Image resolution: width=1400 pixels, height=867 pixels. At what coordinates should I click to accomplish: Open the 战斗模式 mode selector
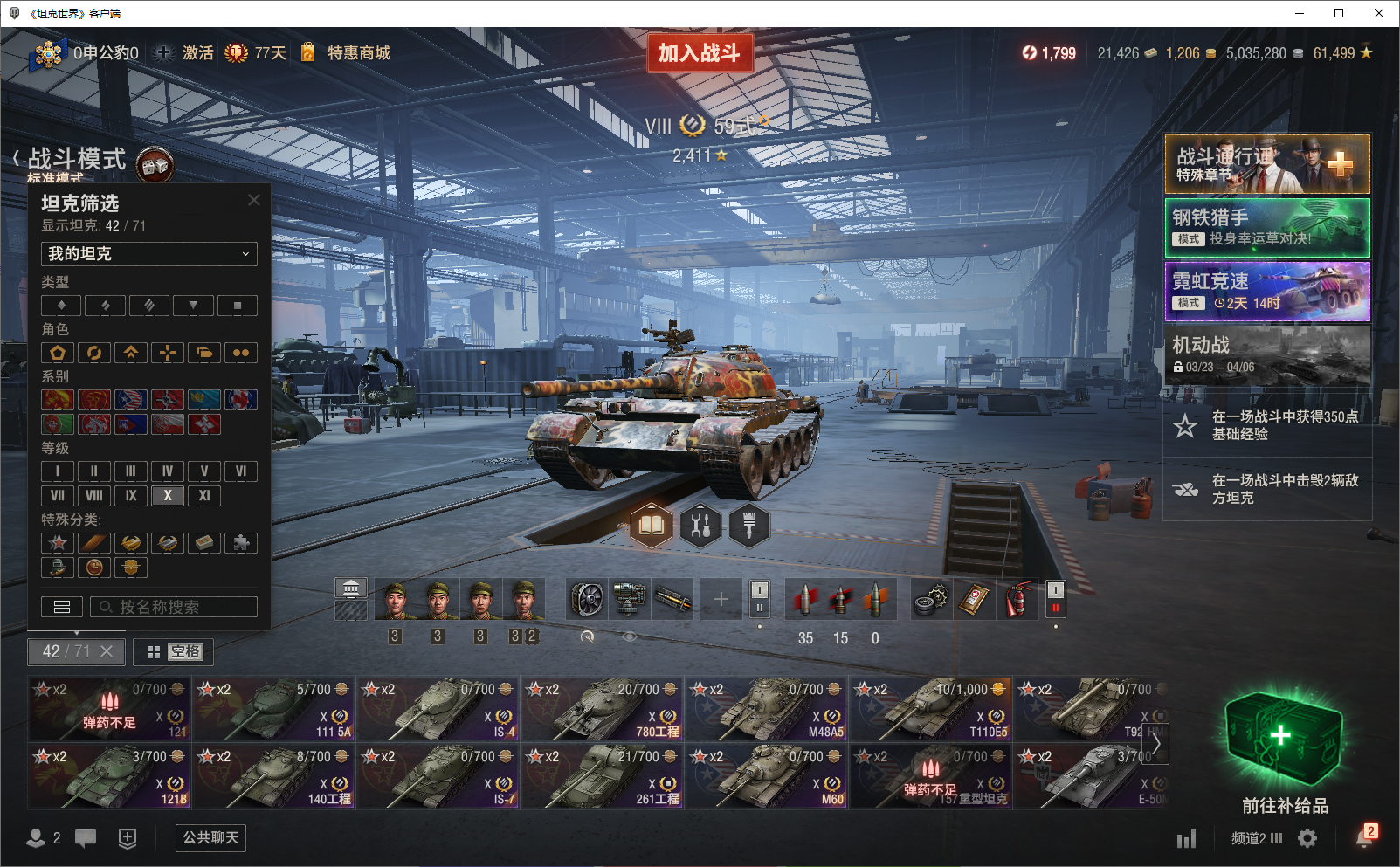tap(78, 159)
